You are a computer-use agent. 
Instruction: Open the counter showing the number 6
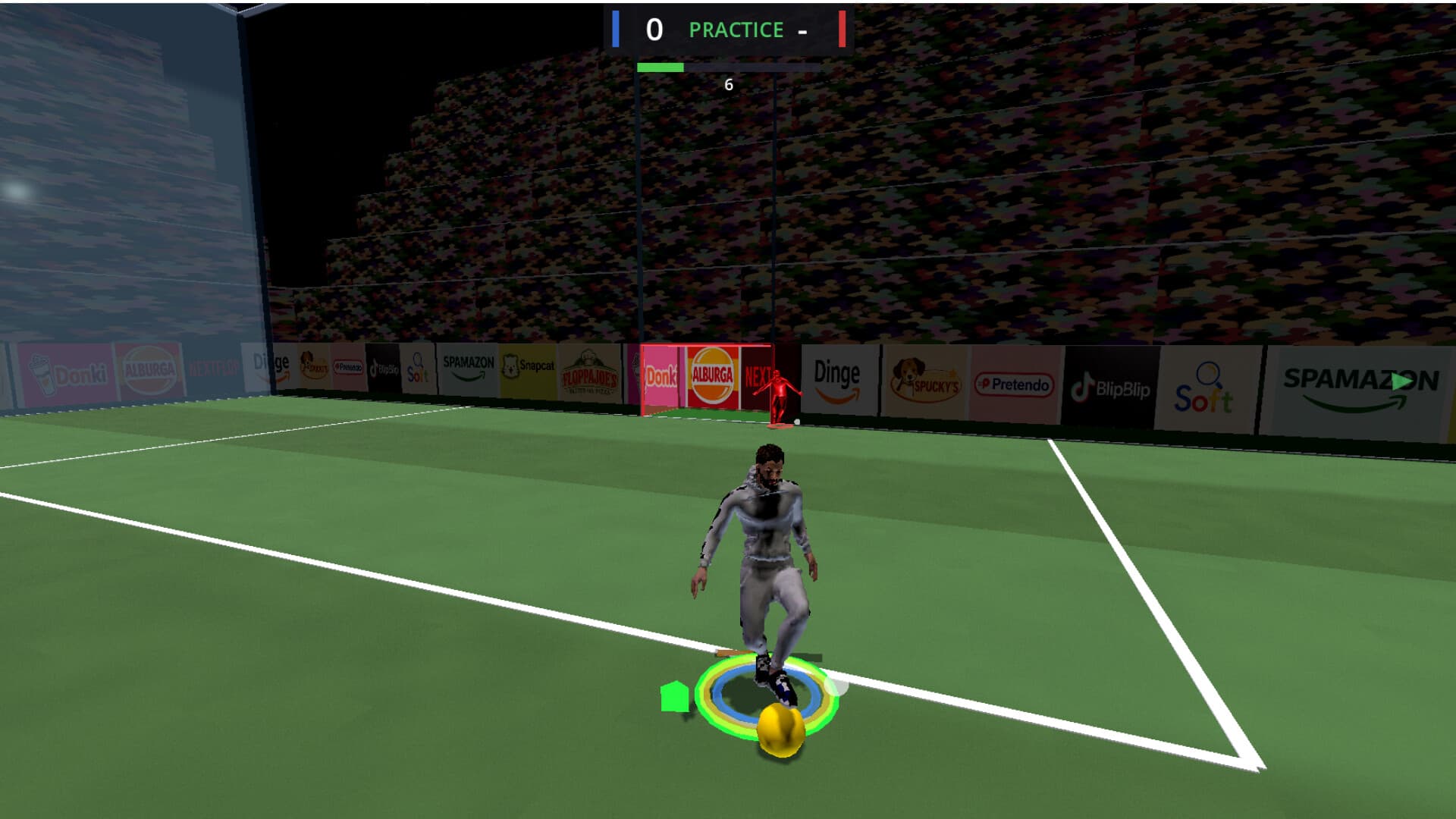click(x=729, y=86)
